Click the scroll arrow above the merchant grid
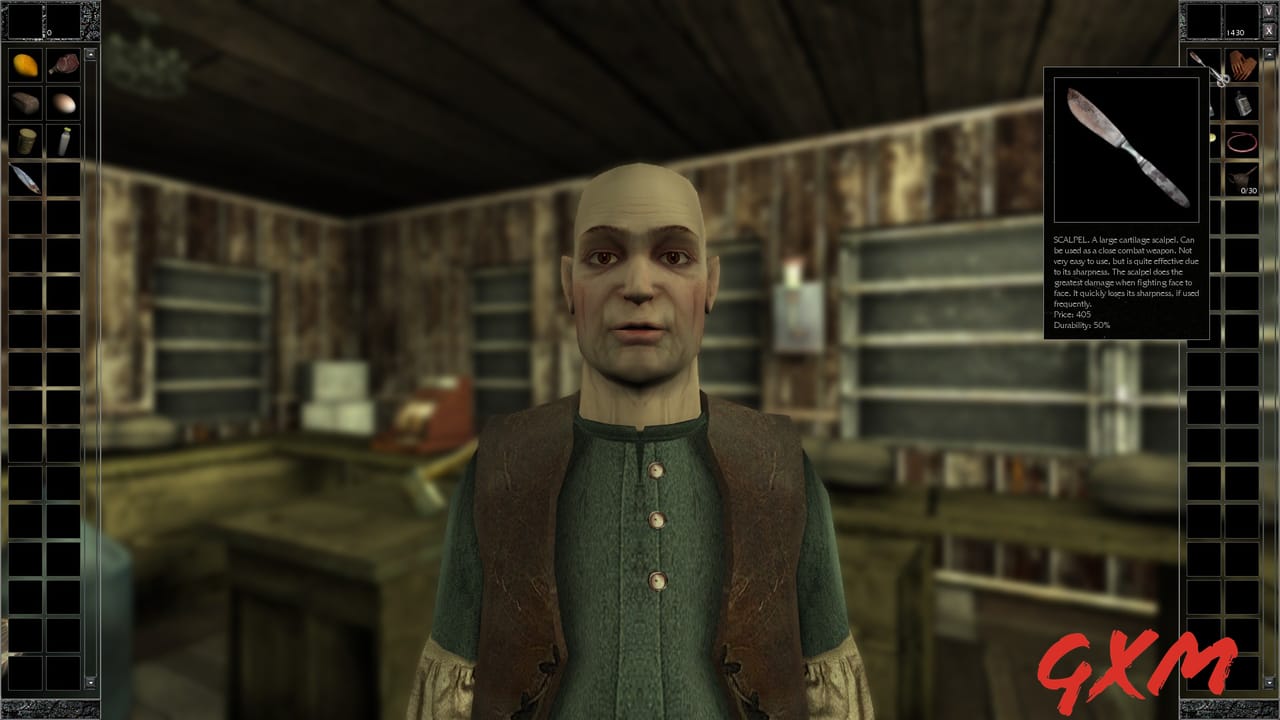 [x=1270, y=55]
